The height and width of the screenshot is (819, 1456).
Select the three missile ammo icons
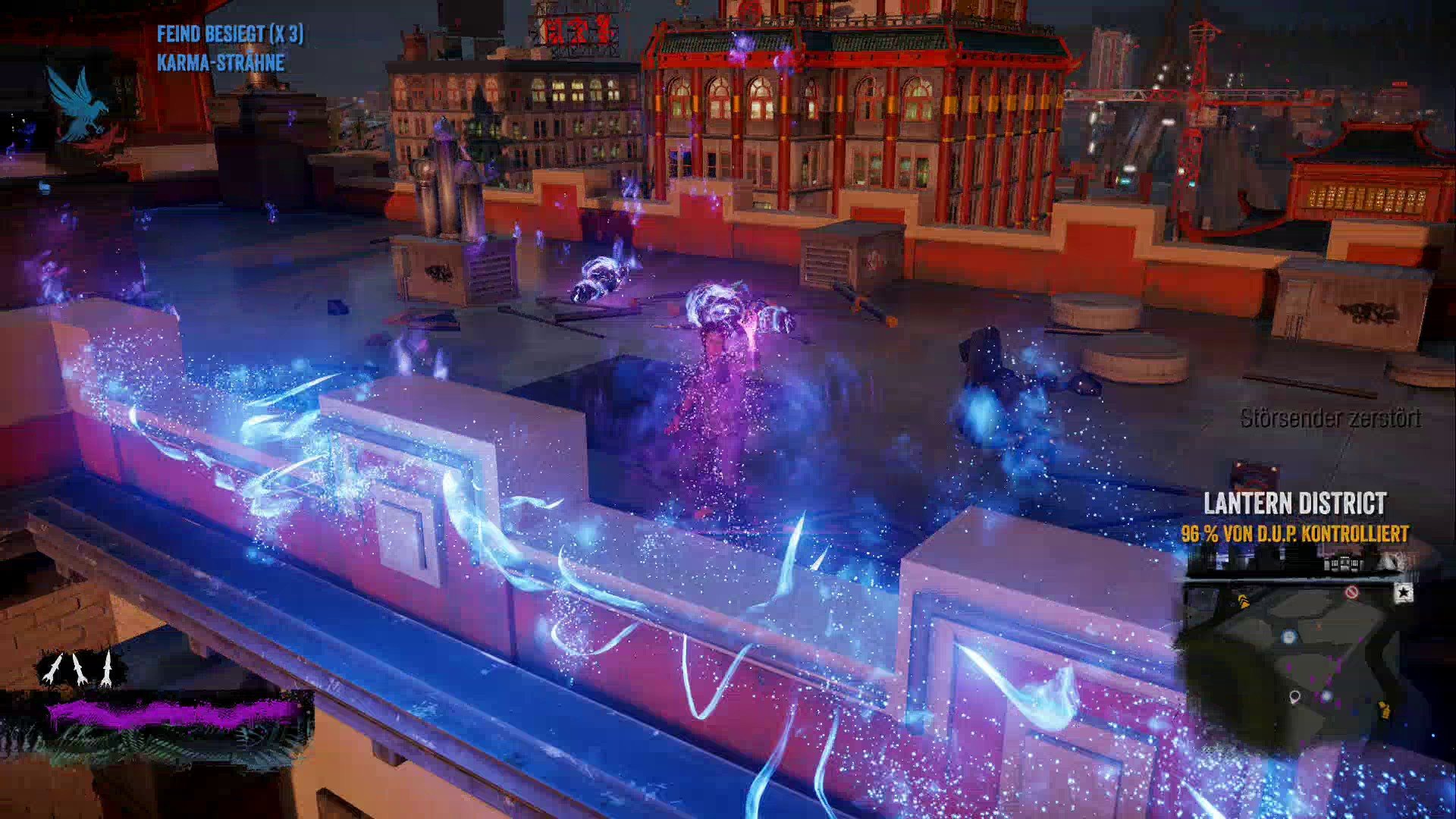[x=79, y=669]
